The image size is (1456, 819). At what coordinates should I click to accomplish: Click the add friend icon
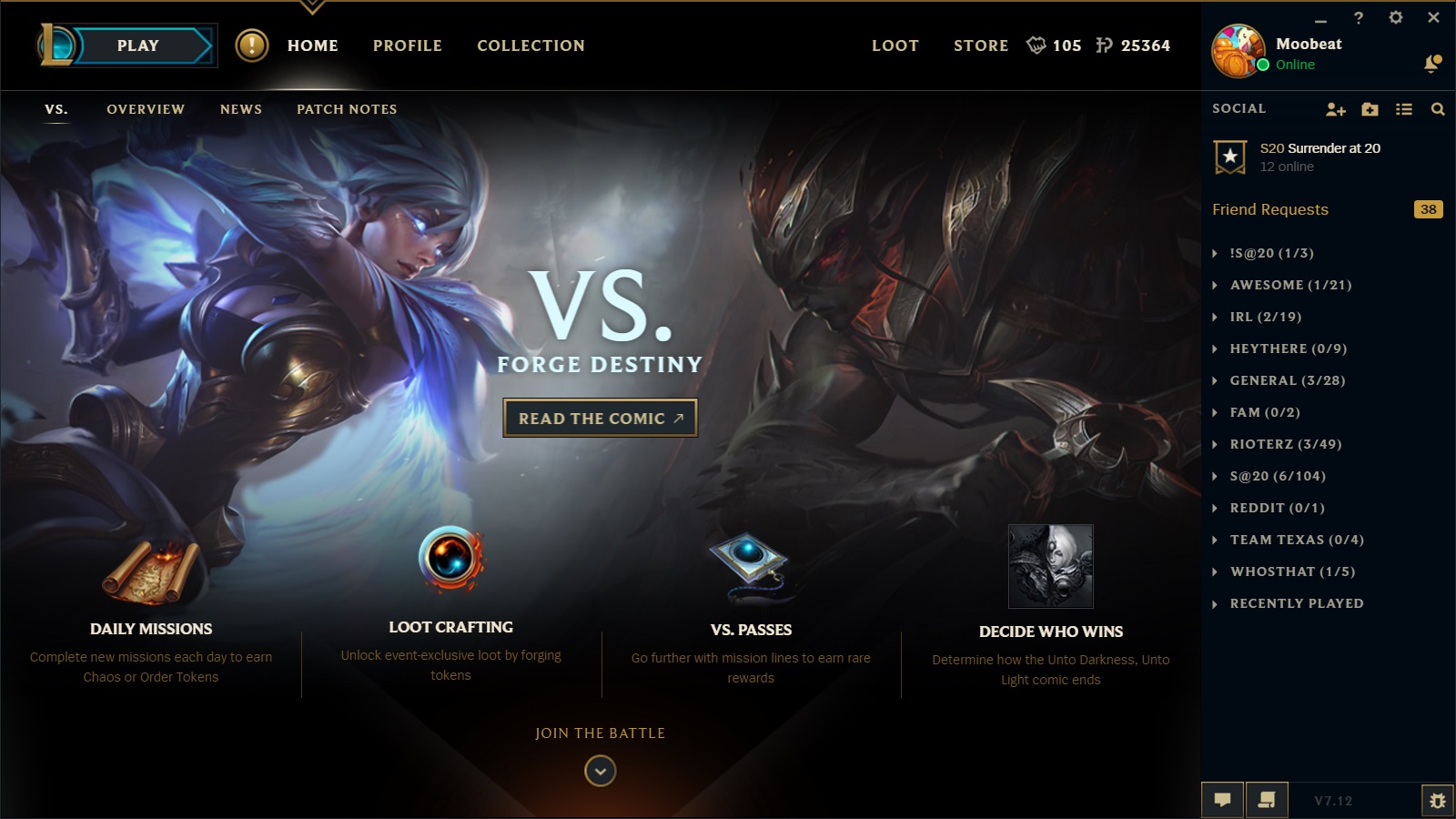pos(1335,109)
